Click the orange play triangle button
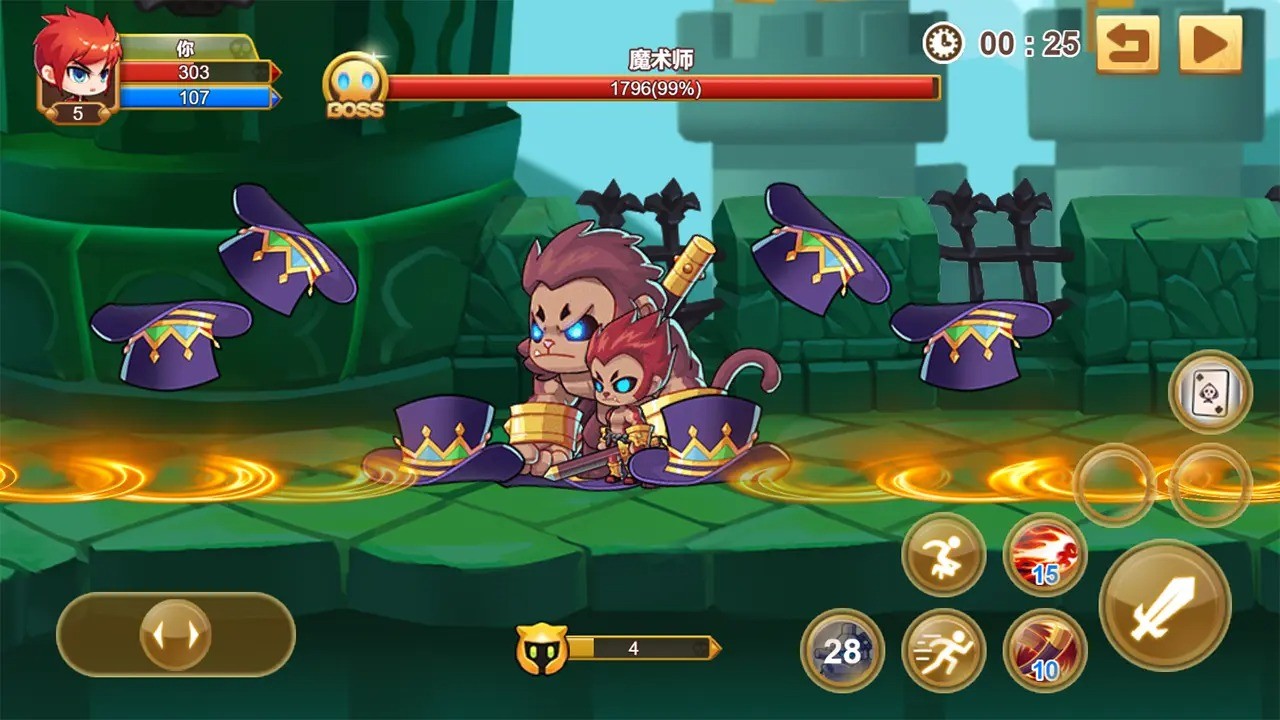 click(1210, 44)
